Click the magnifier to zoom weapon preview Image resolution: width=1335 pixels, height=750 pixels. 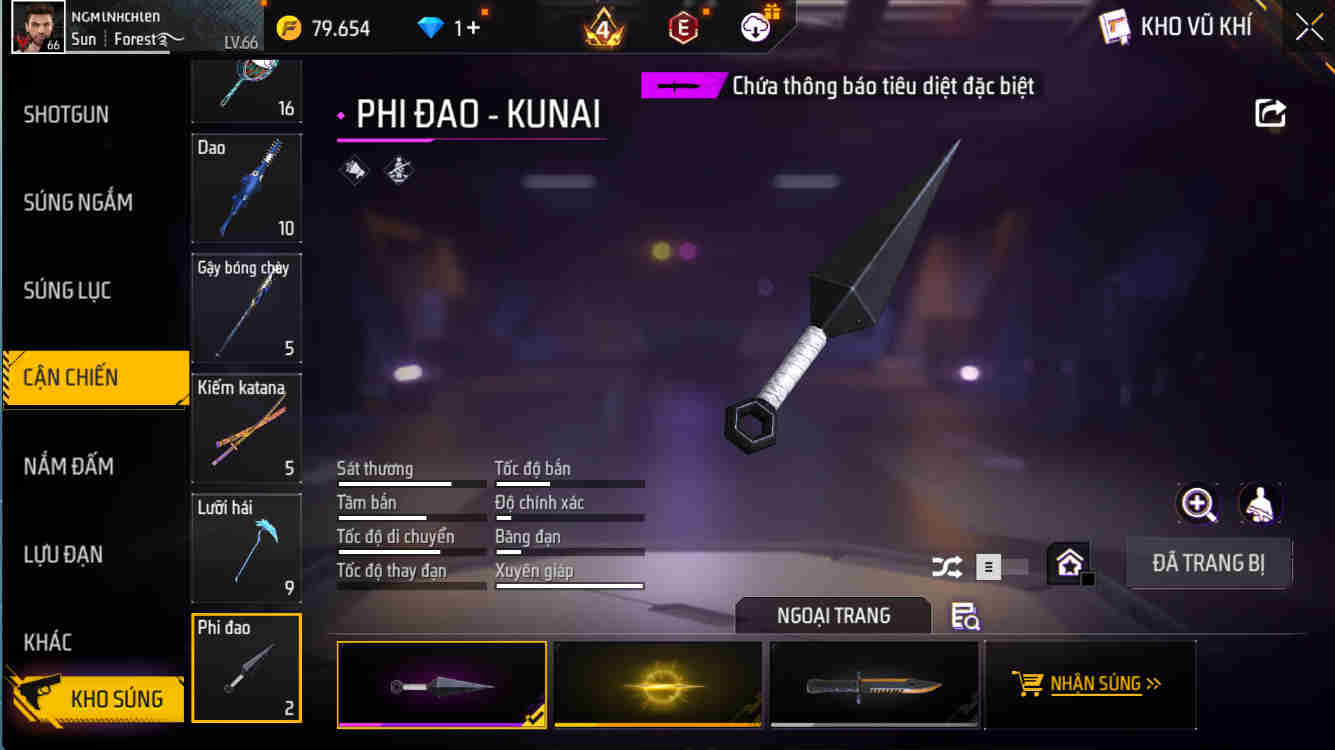tap(1198, 505)
